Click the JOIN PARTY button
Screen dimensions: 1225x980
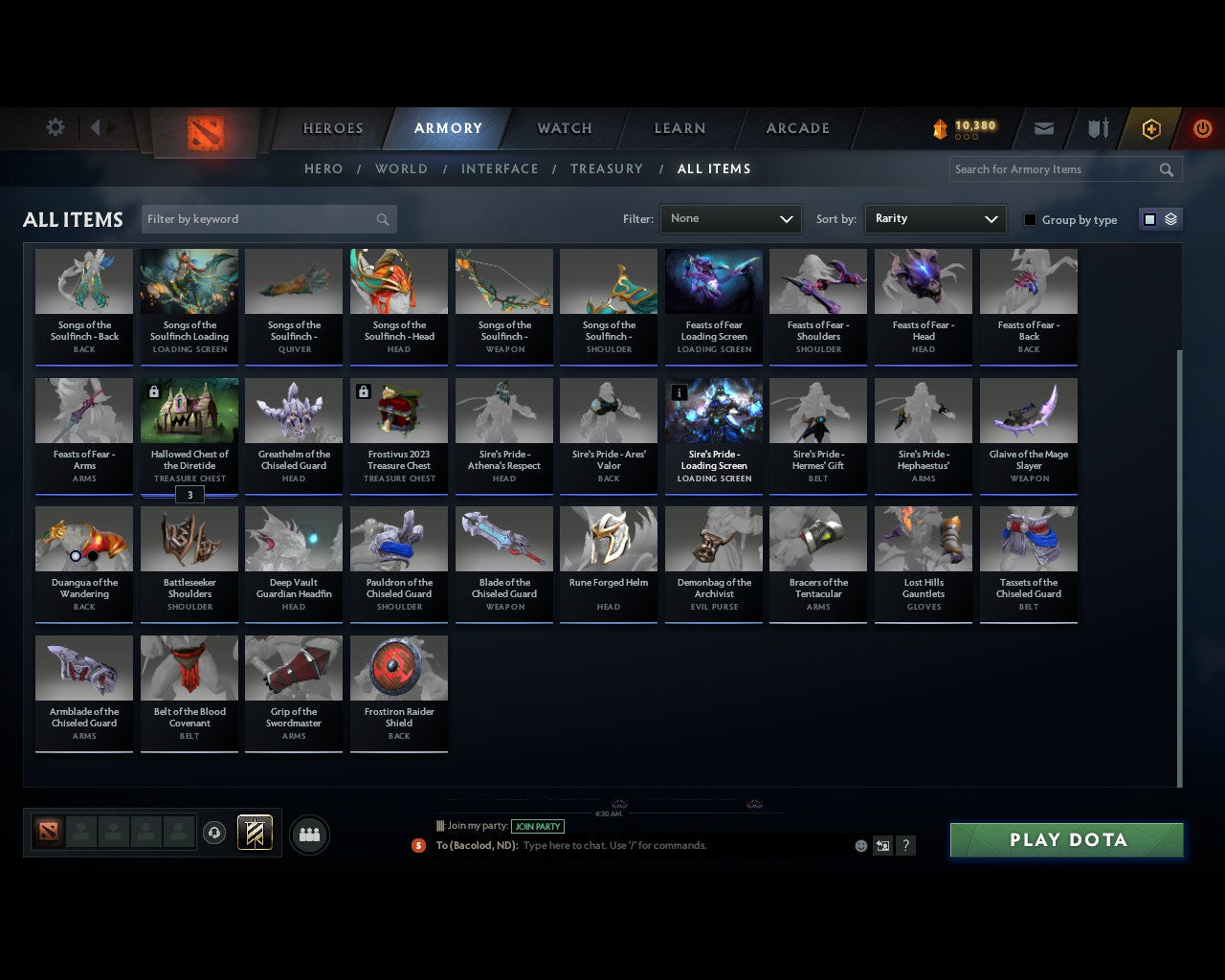(538, 826)
